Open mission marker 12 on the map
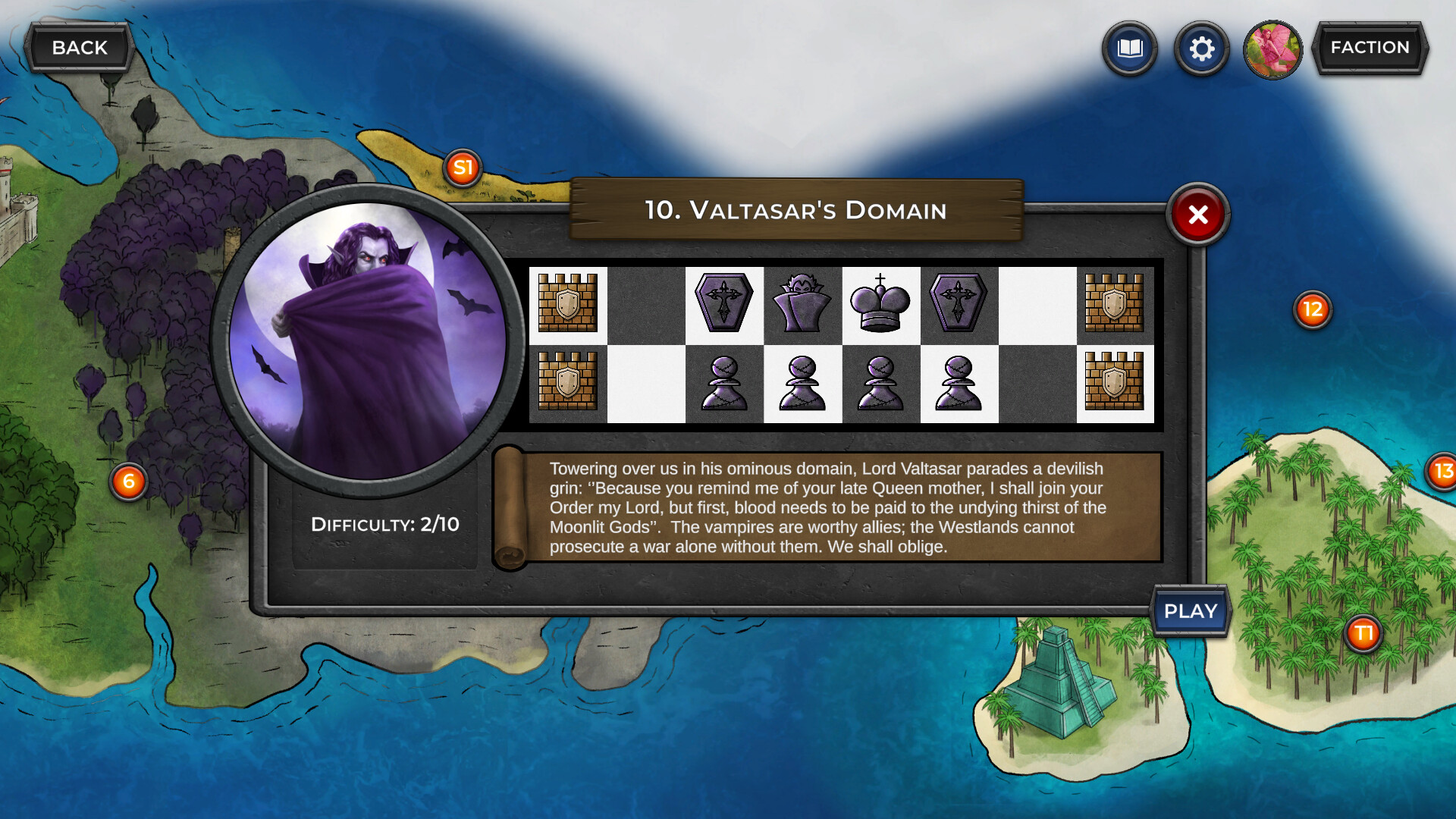The height and width of the screenshot is (819, 1456). click(x=1311, y=309)
